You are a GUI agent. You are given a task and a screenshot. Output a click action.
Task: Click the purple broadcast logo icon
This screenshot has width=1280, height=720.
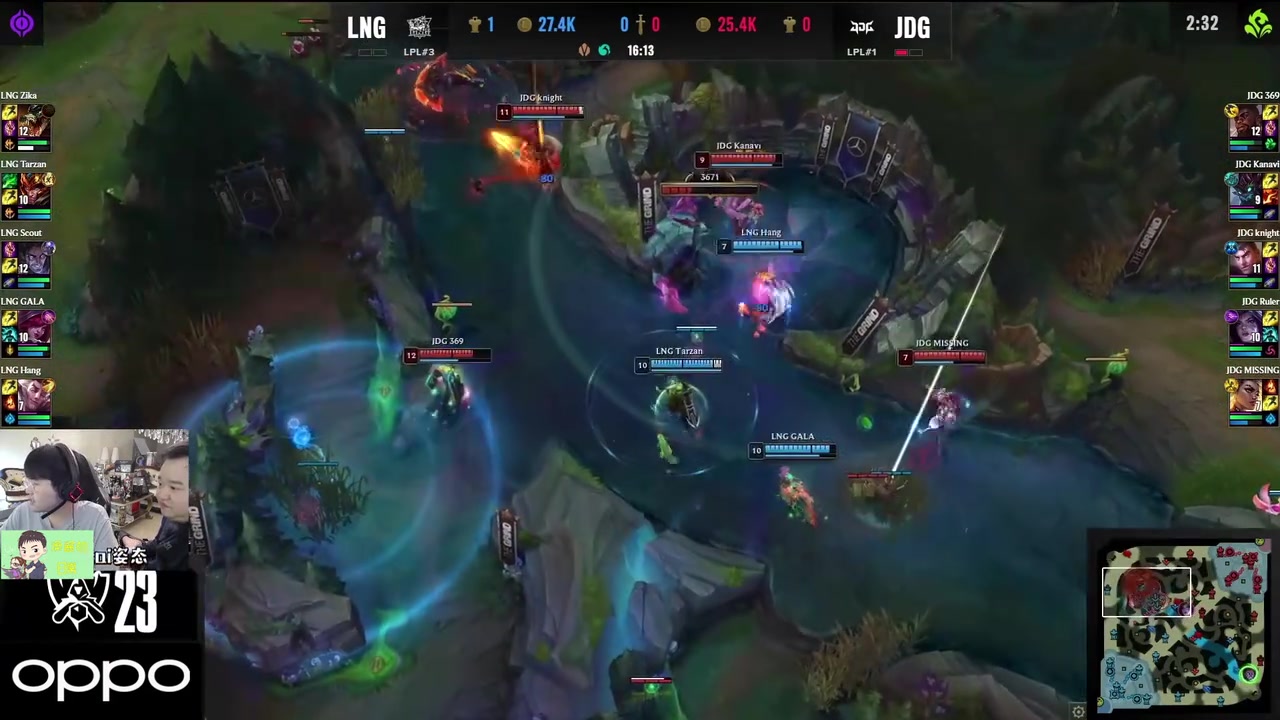[x=22, y=23]
